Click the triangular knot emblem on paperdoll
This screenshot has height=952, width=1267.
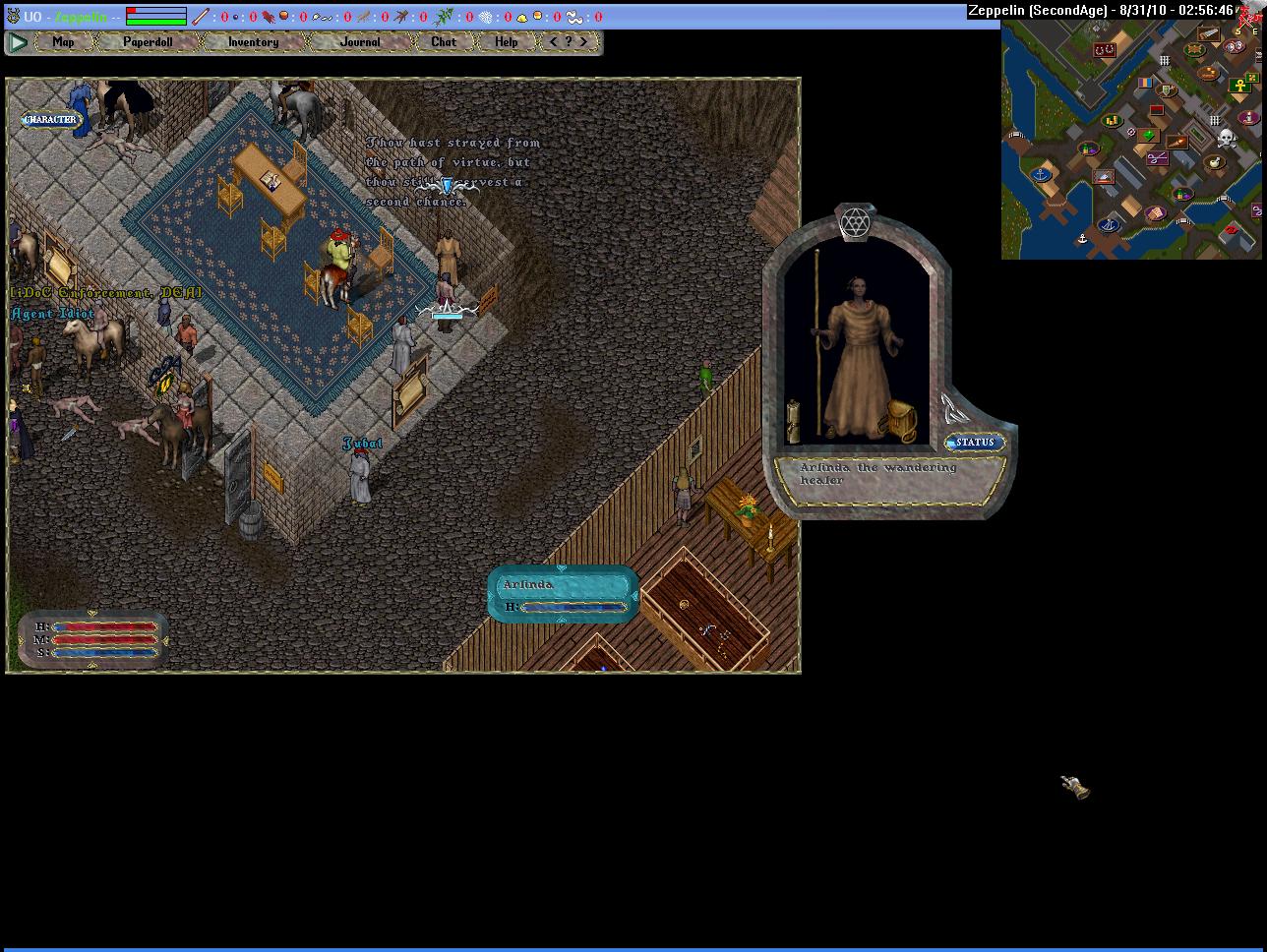tap(952, 408)
